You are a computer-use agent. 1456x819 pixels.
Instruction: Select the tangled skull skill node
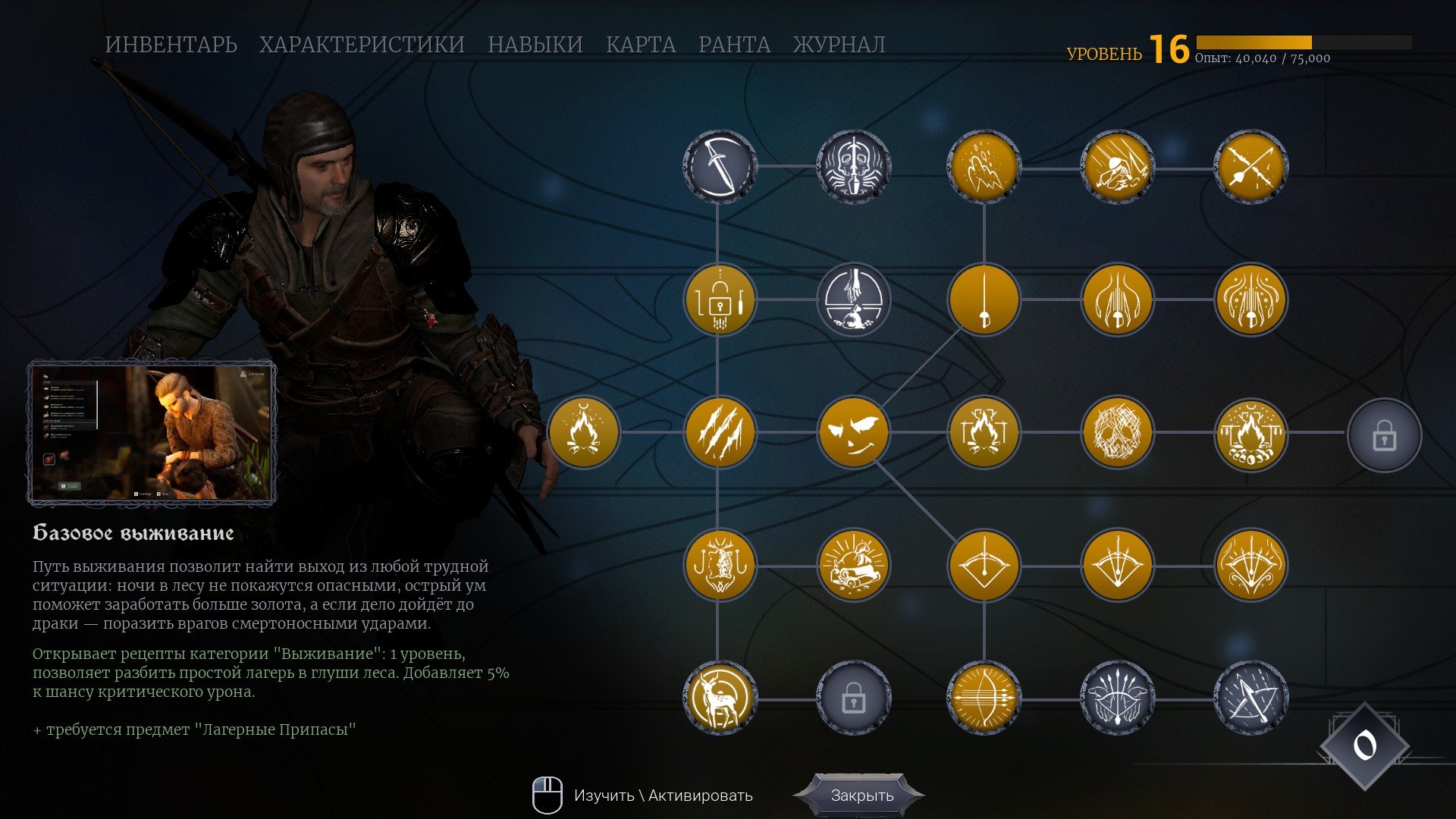1117,432
